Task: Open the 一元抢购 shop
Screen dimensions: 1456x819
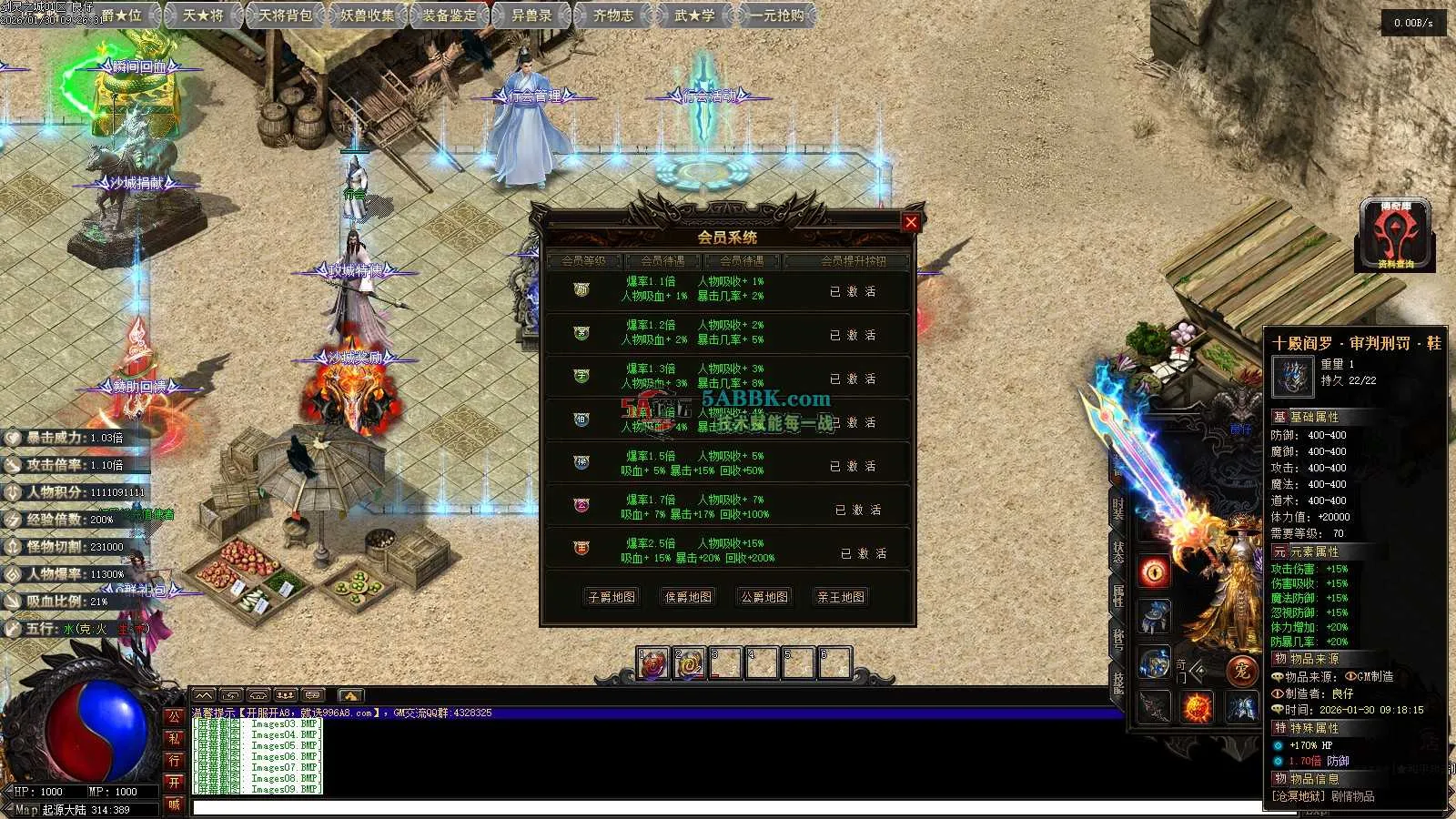Action: 777,15
